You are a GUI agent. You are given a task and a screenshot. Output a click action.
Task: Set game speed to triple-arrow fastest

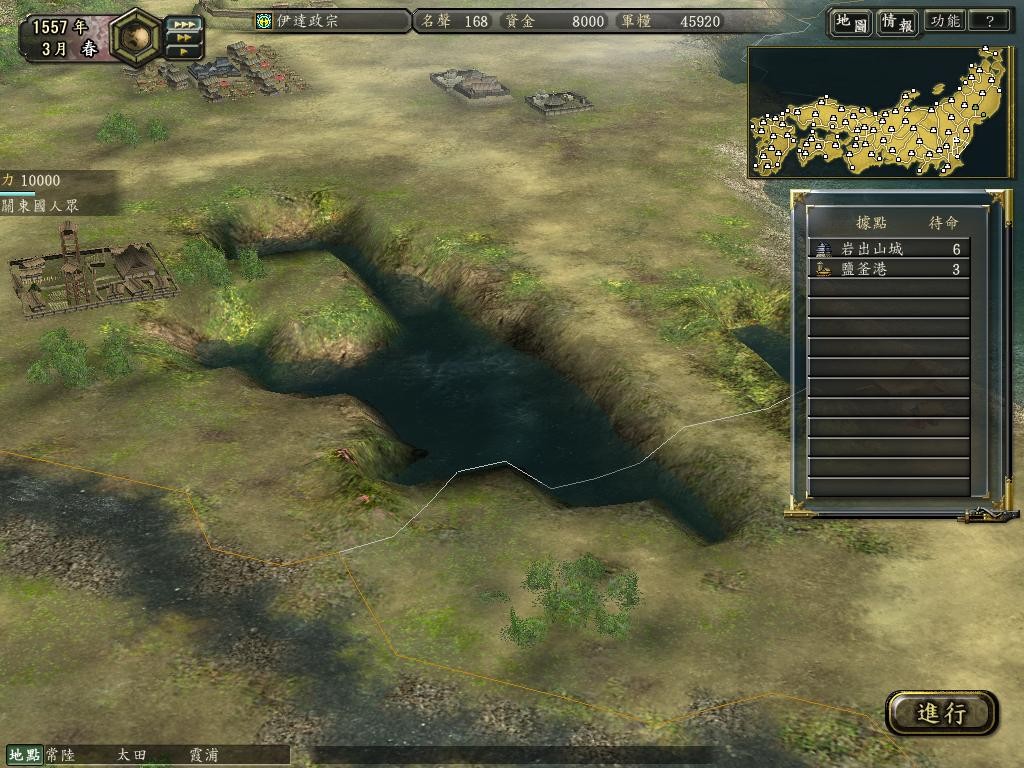pos(183,23)
